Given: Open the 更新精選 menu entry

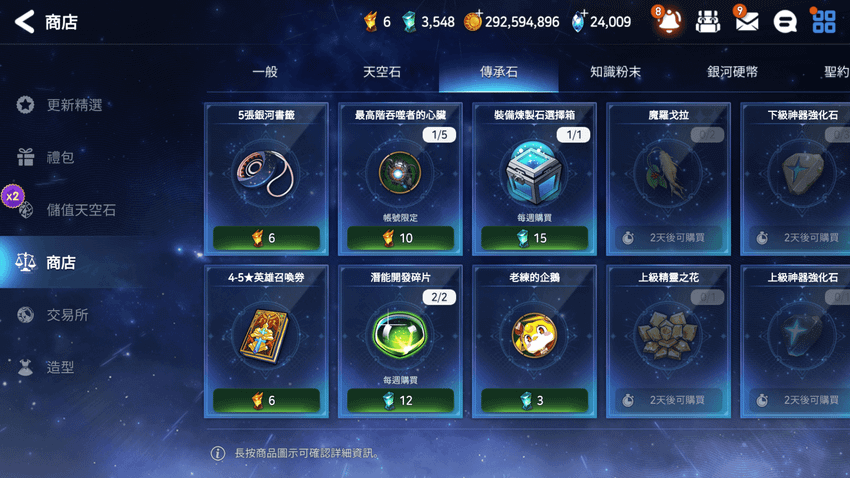Looking at the screenshot, I should 73,105.
